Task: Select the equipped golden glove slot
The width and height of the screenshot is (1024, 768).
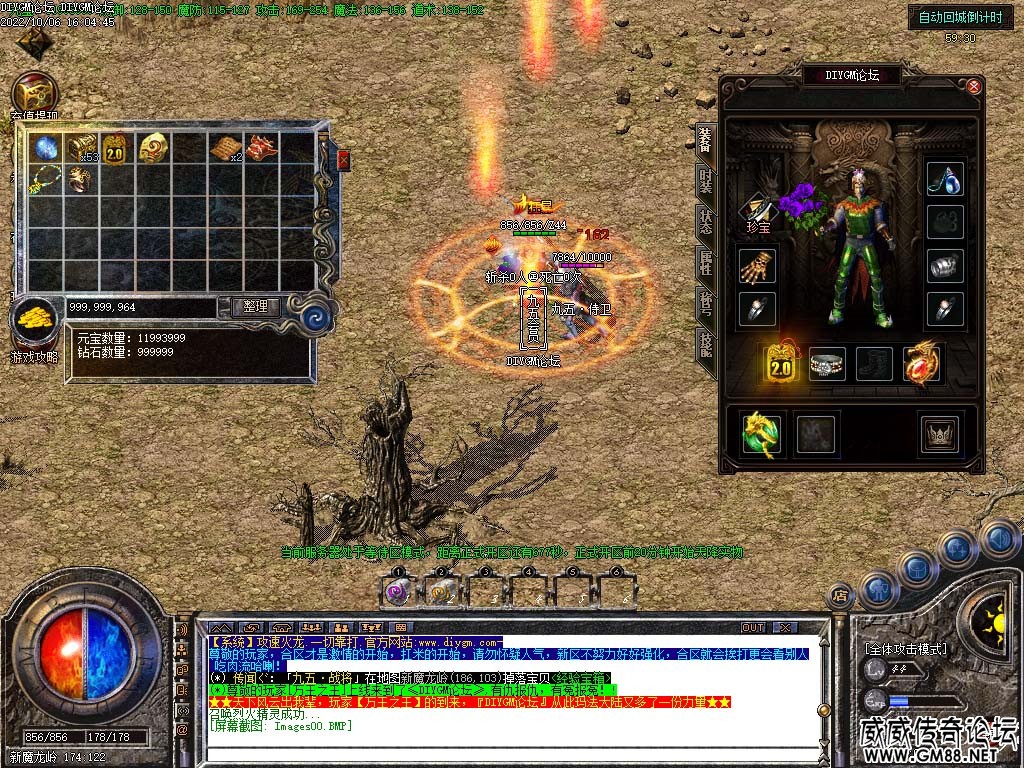Action: (757, 265)
